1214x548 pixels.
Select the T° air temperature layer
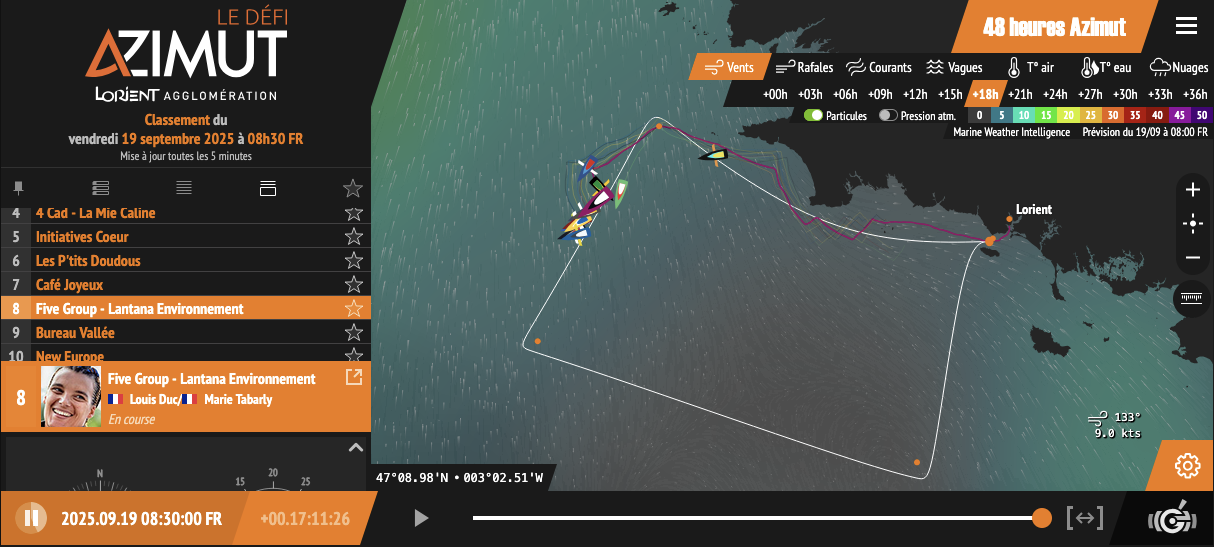[x=1030, y=68]
